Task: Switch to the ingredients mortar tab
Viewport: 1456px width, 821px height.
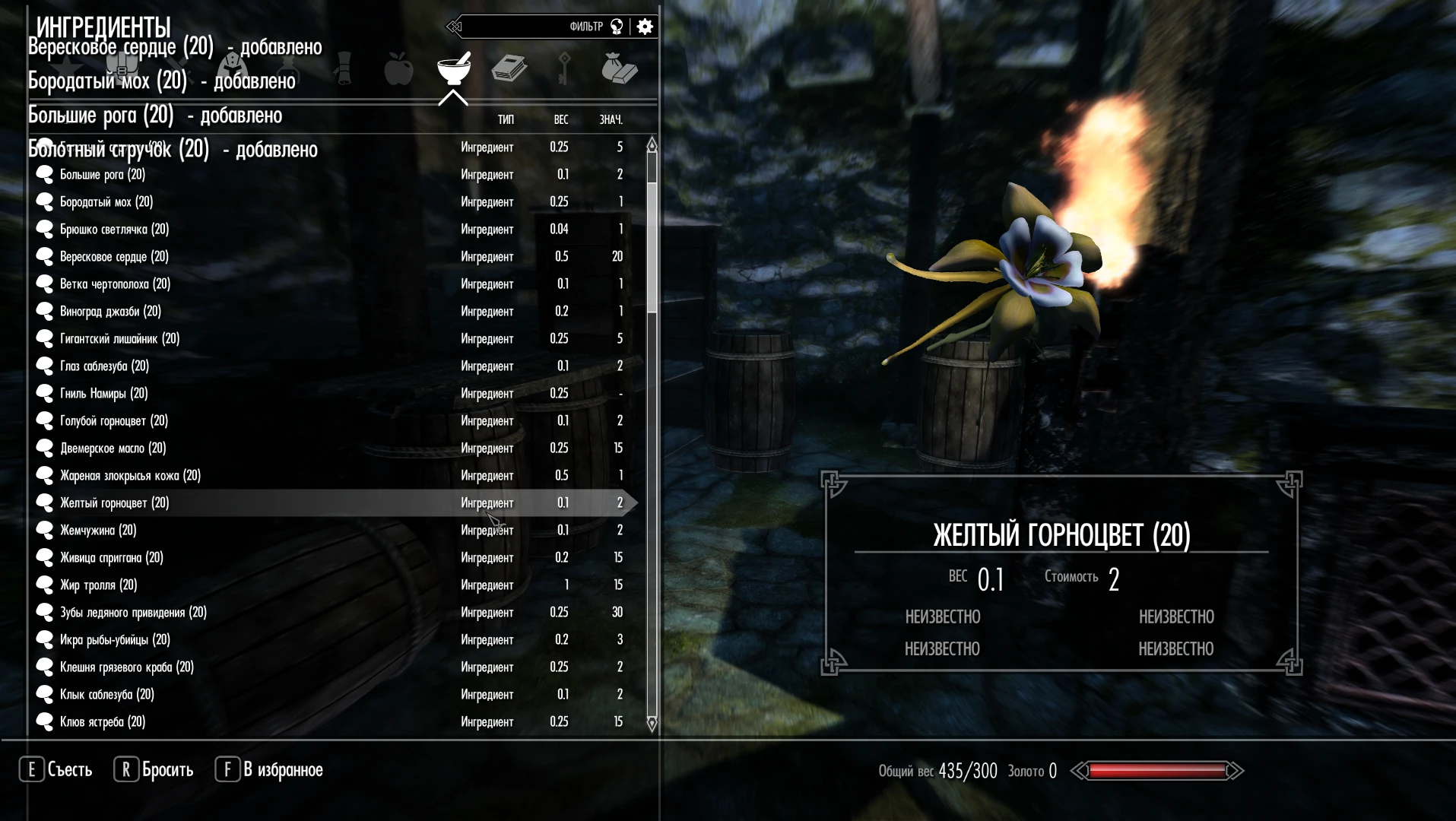Action: click(x=453, y=70)
